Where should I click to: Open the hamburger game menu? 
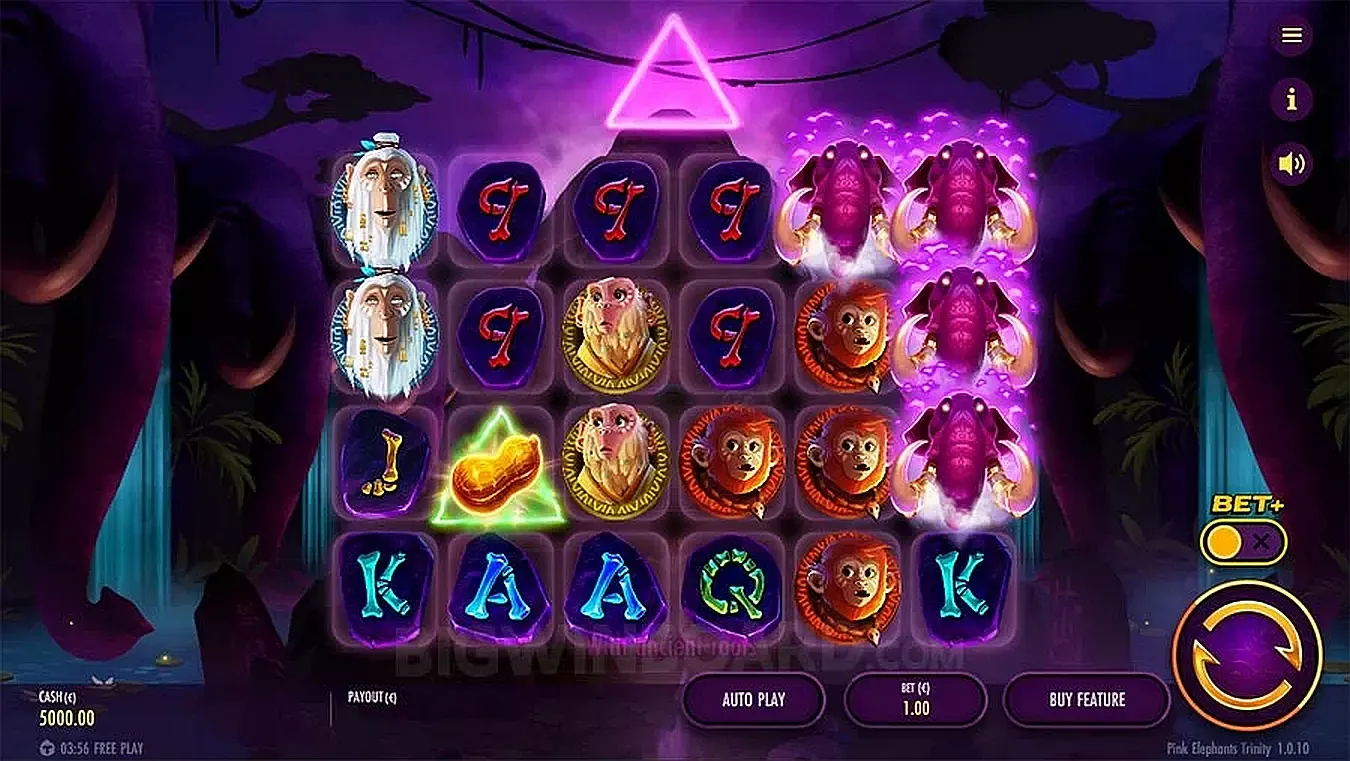(1291, 36)
